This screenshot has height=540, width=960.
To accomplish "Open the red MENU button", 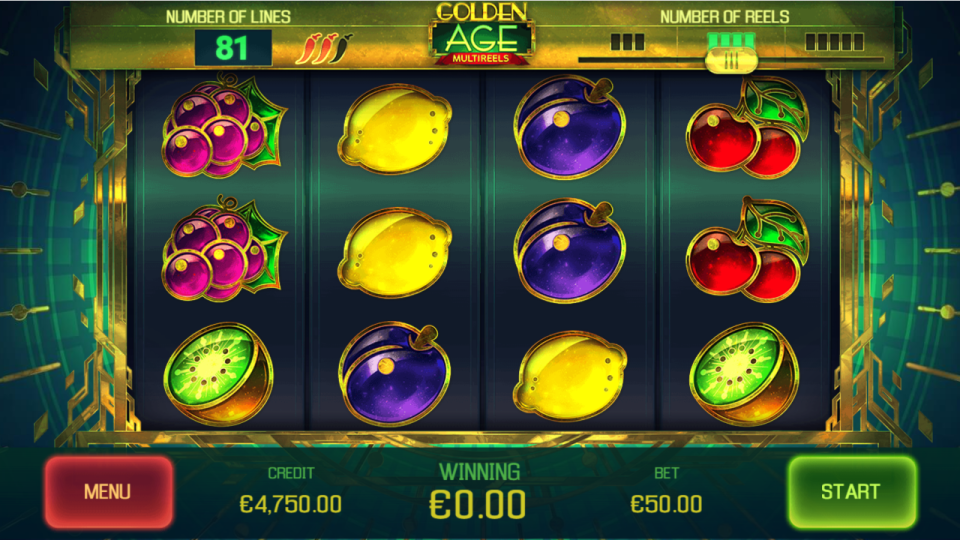I will pyautogui.click(x=108, y=492).
